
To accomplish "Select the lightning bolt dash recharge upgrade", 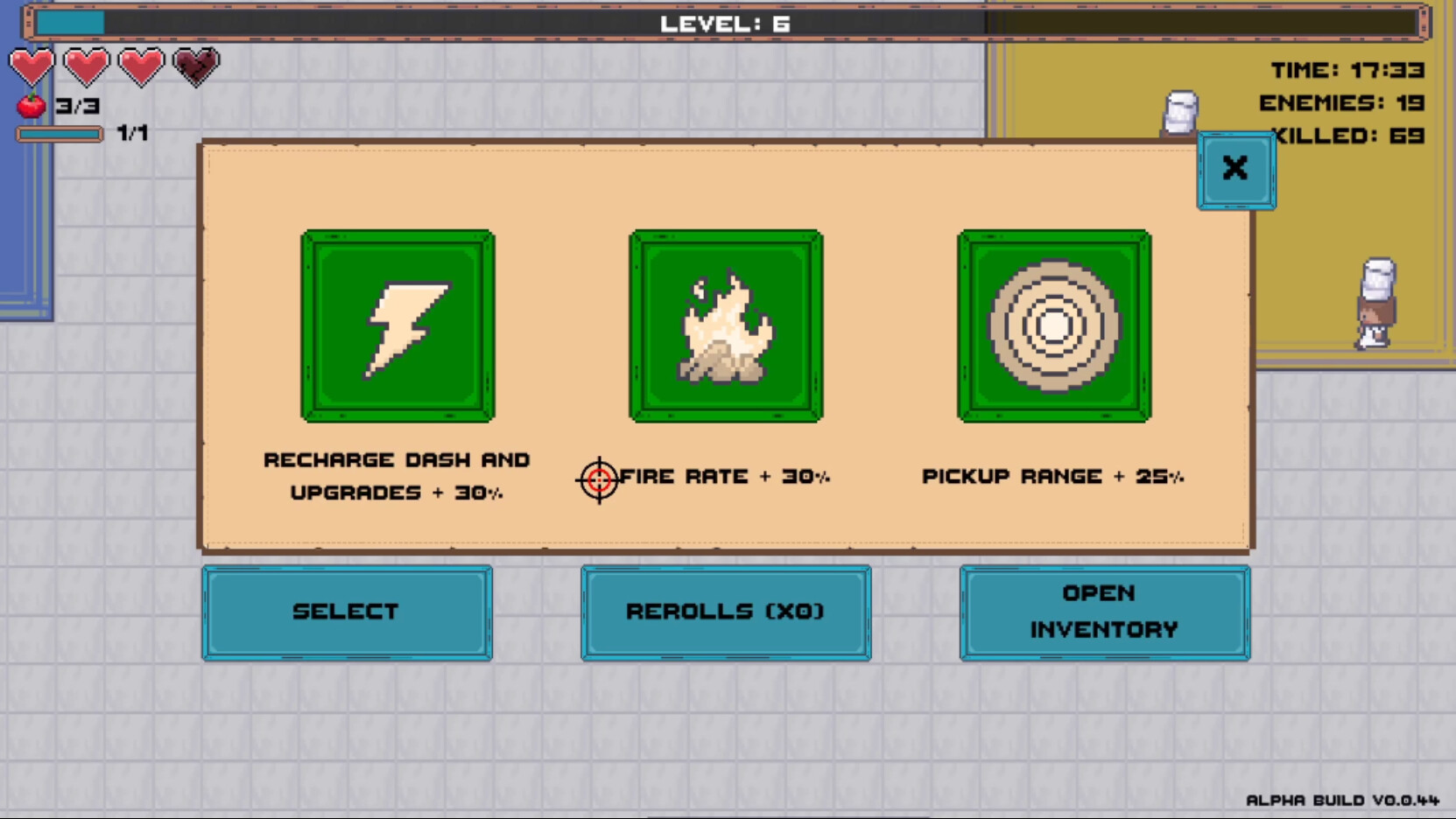I will (398, 325).
